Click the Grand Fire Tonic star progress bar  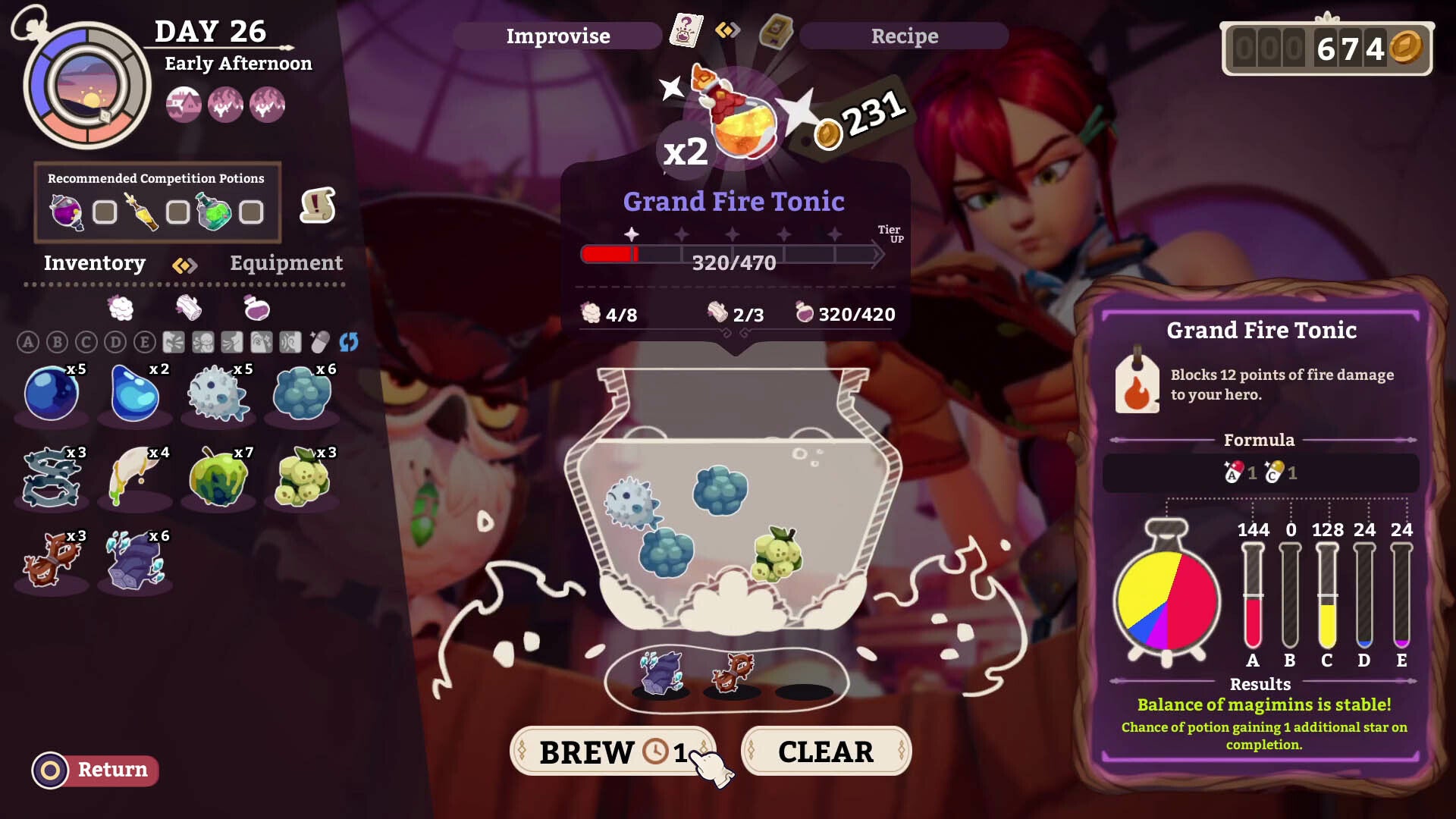(x=733, y=255)
